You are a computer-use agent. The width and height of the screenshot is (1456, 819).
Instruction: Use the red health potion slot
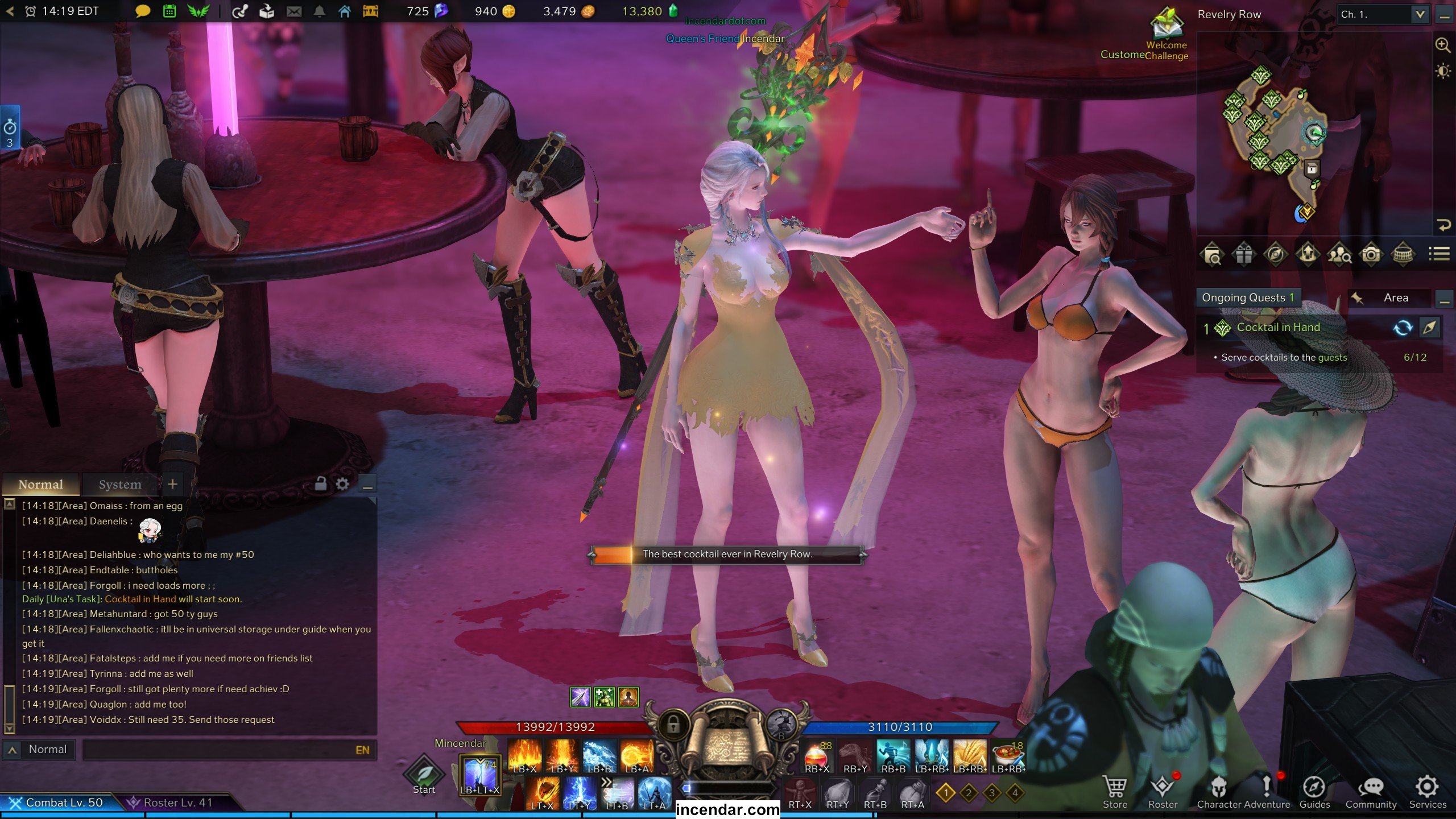pyautogui.click(x=817, y=756)
